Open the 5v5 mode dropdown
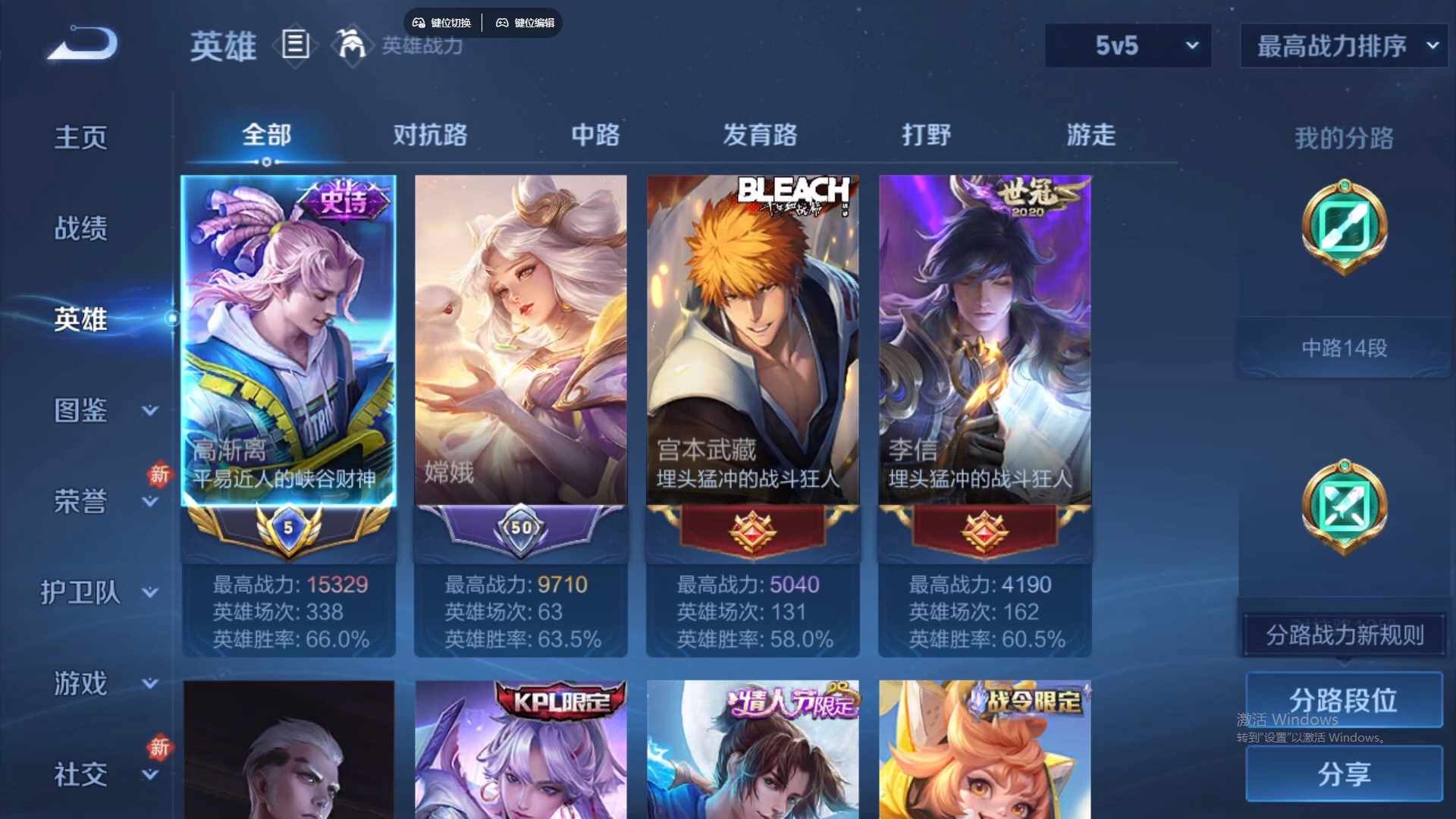Image resolution: width=1456 pixels, height=819 pixels. point(1128,45)
